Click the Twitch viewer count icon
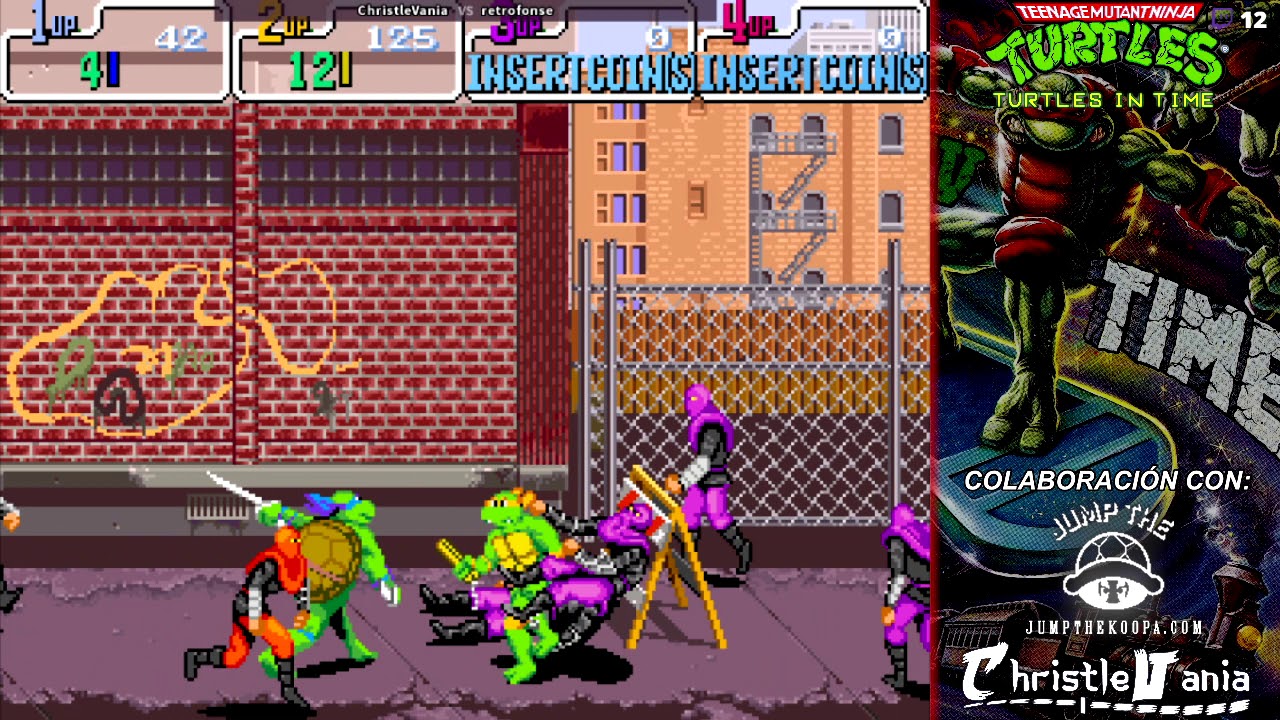Screen dimensions: 1280x720 pyautogui.click(x=1222, y=19)
